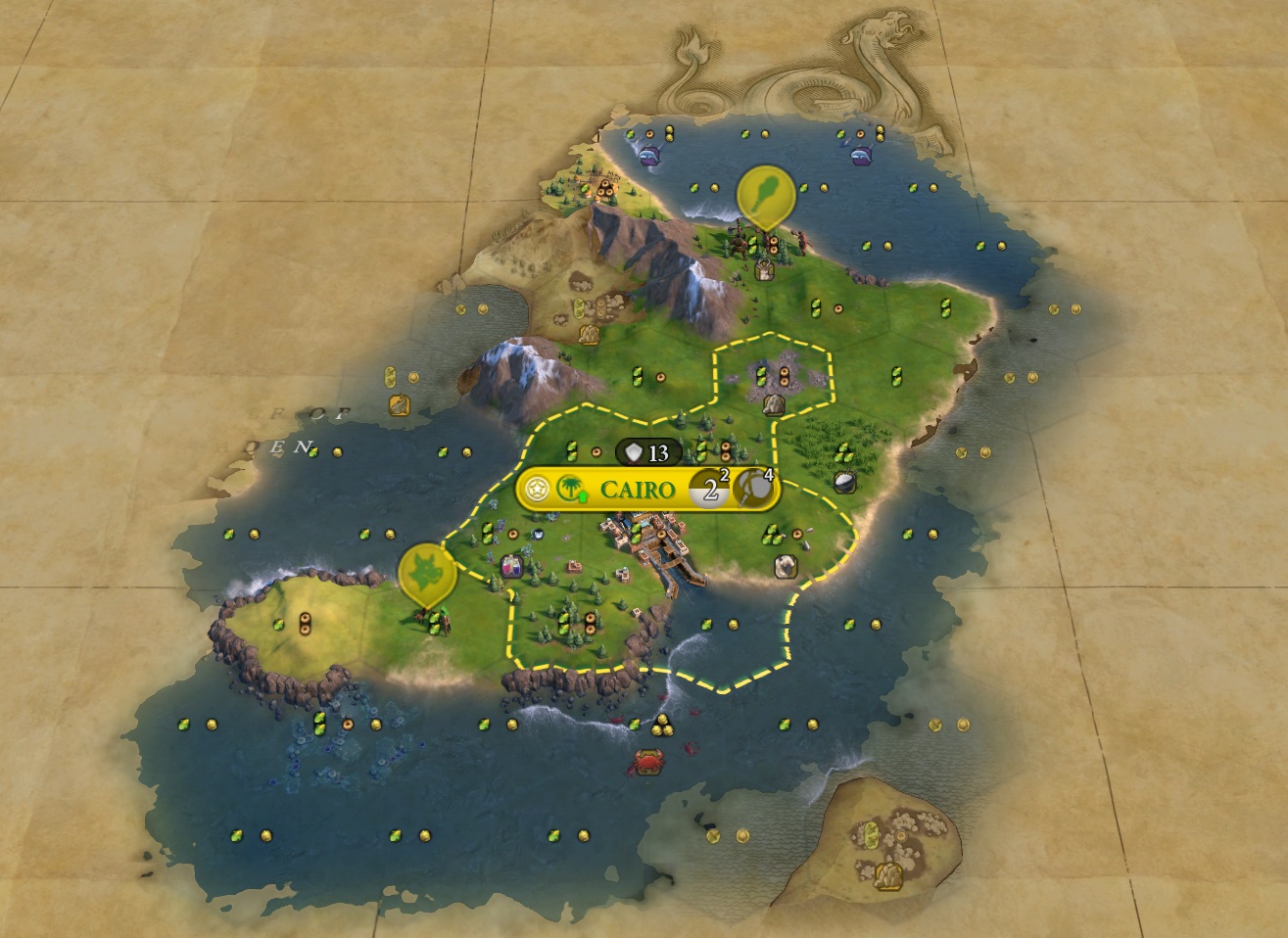Click the capital star icon on Cairo's banner
Screen dimensions: 1288x938
point(536,490)
